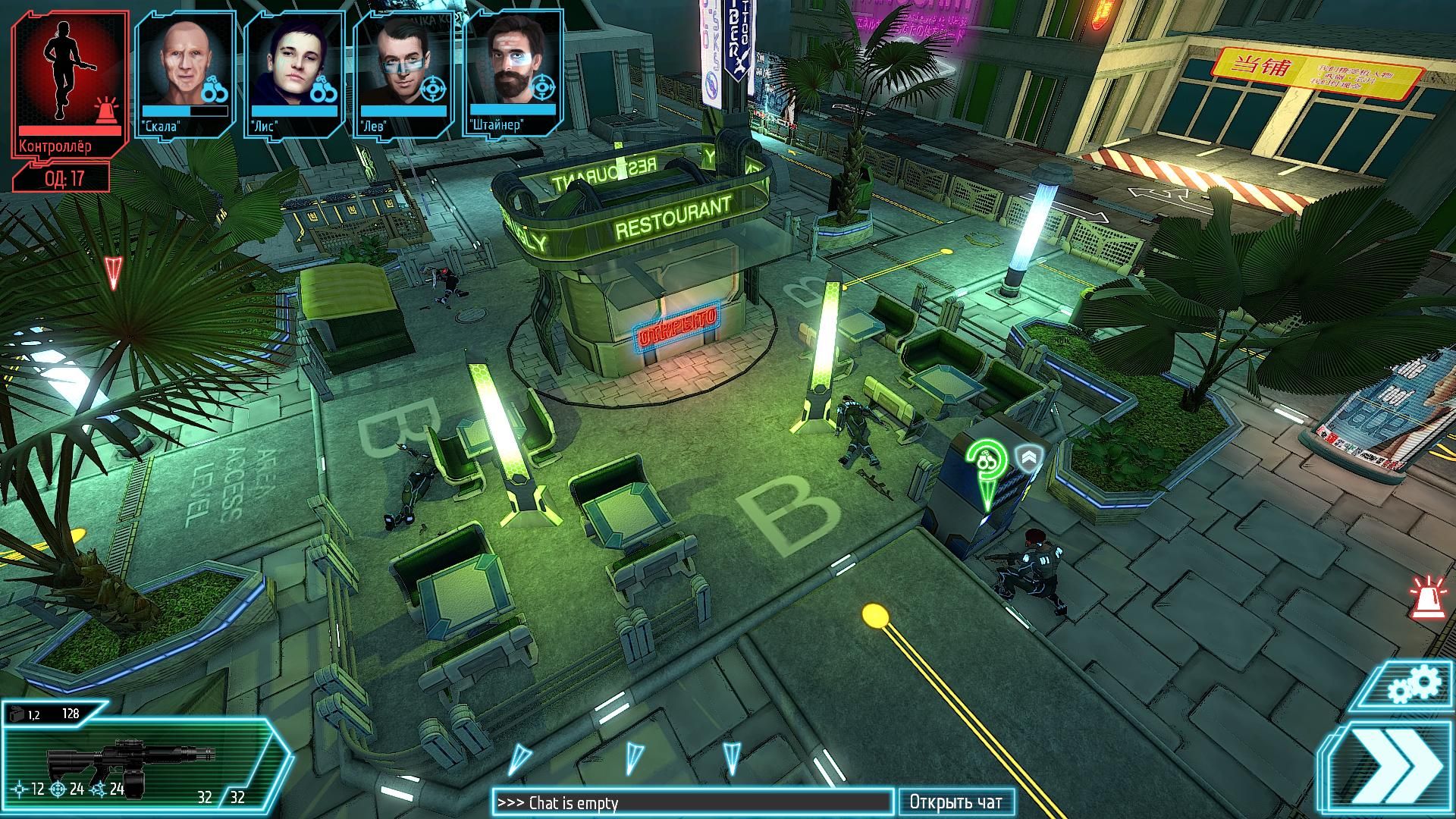Open settings via the gears icon

(x=1413, y=685)
